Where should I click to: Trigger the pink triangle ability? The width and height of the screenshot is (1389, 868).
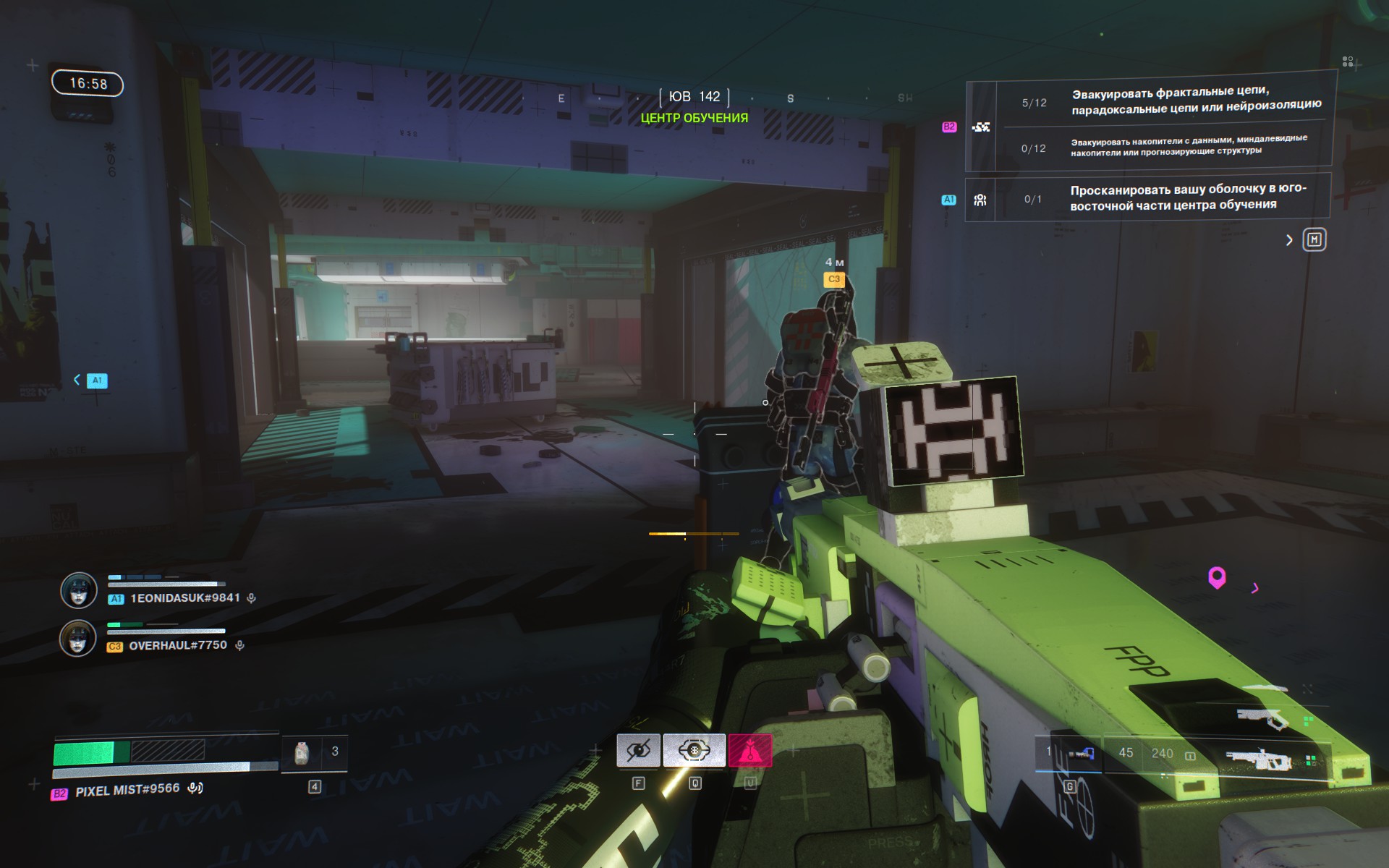point(750,751)
